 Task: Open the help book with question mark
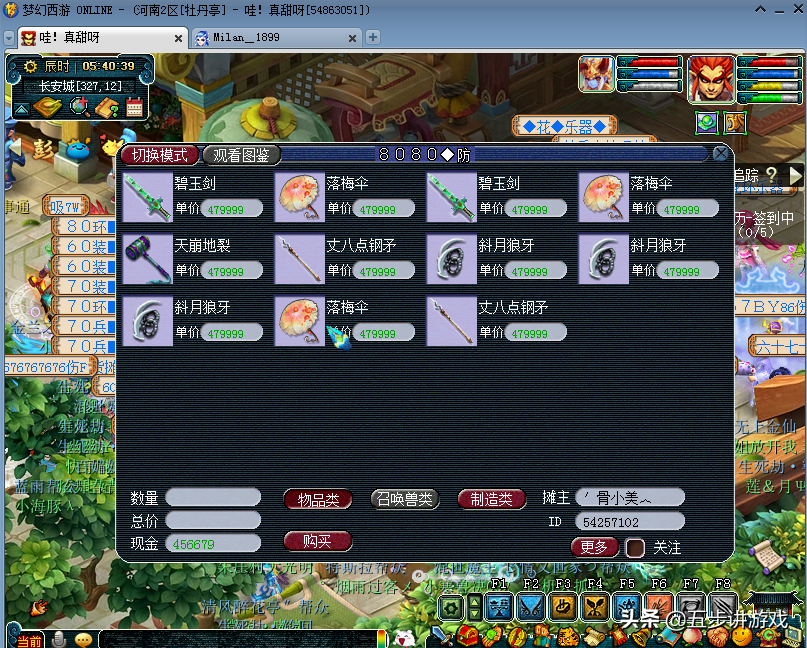tap(107, 107)
